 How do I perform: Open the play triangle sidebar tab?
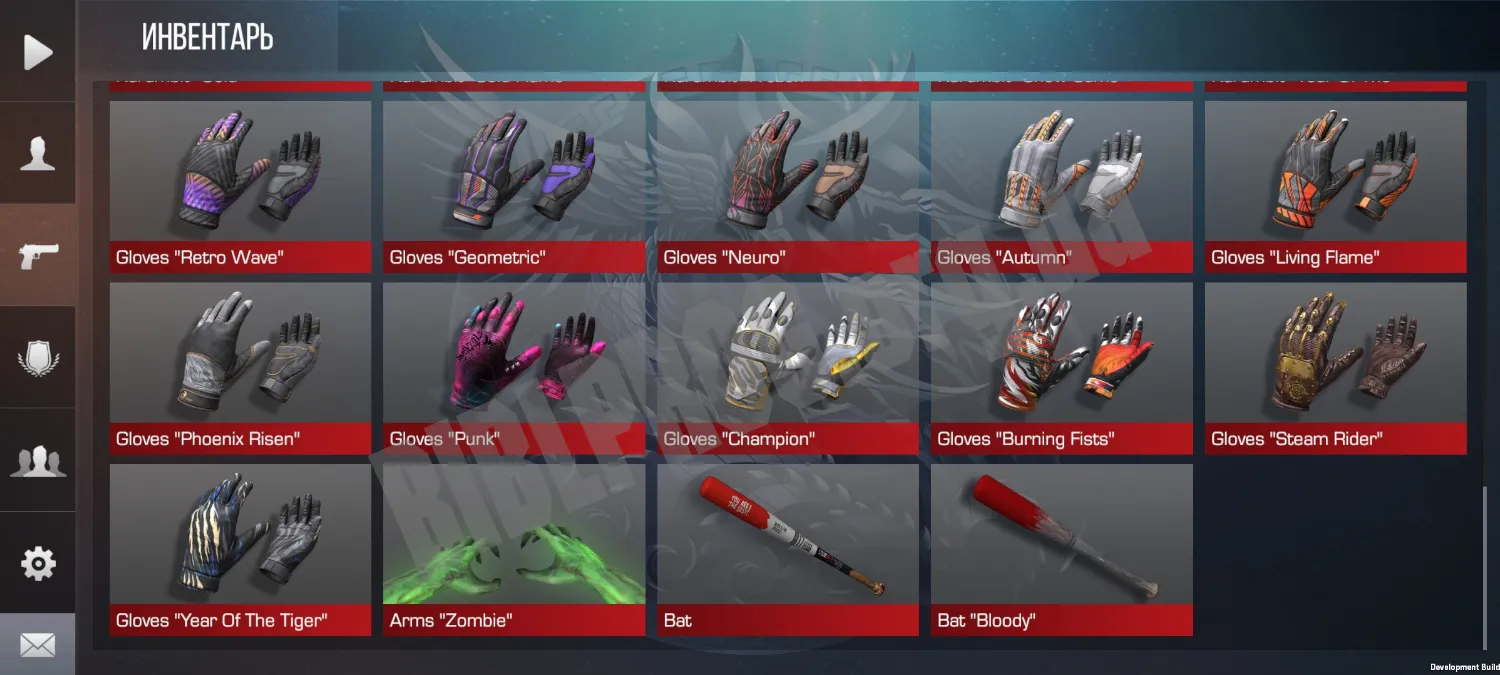[x=37, y=52]
